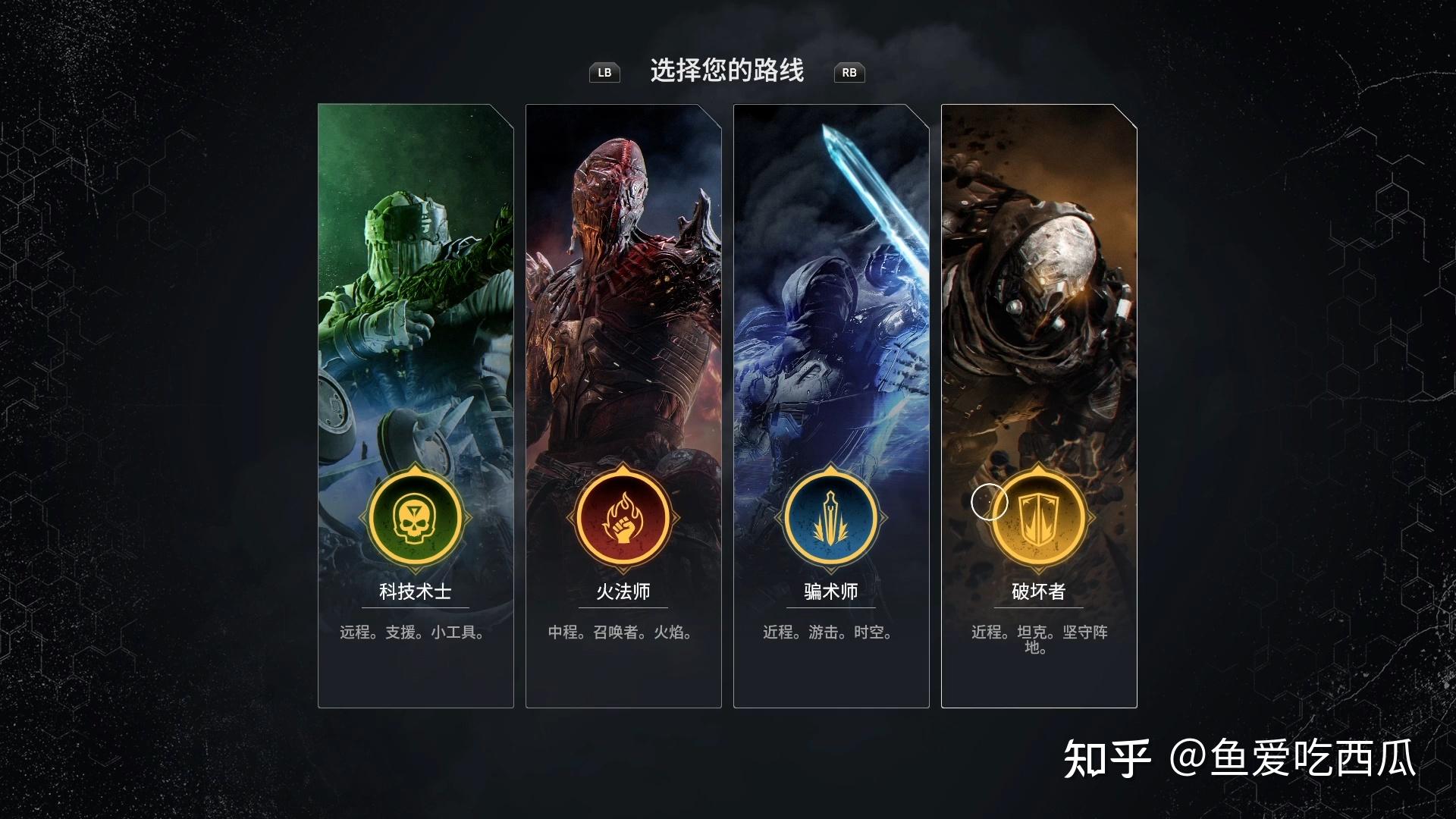Click the flaming fist Pyromancer emblem
This screenshot has width=1456, height=819.
point(623,516)
